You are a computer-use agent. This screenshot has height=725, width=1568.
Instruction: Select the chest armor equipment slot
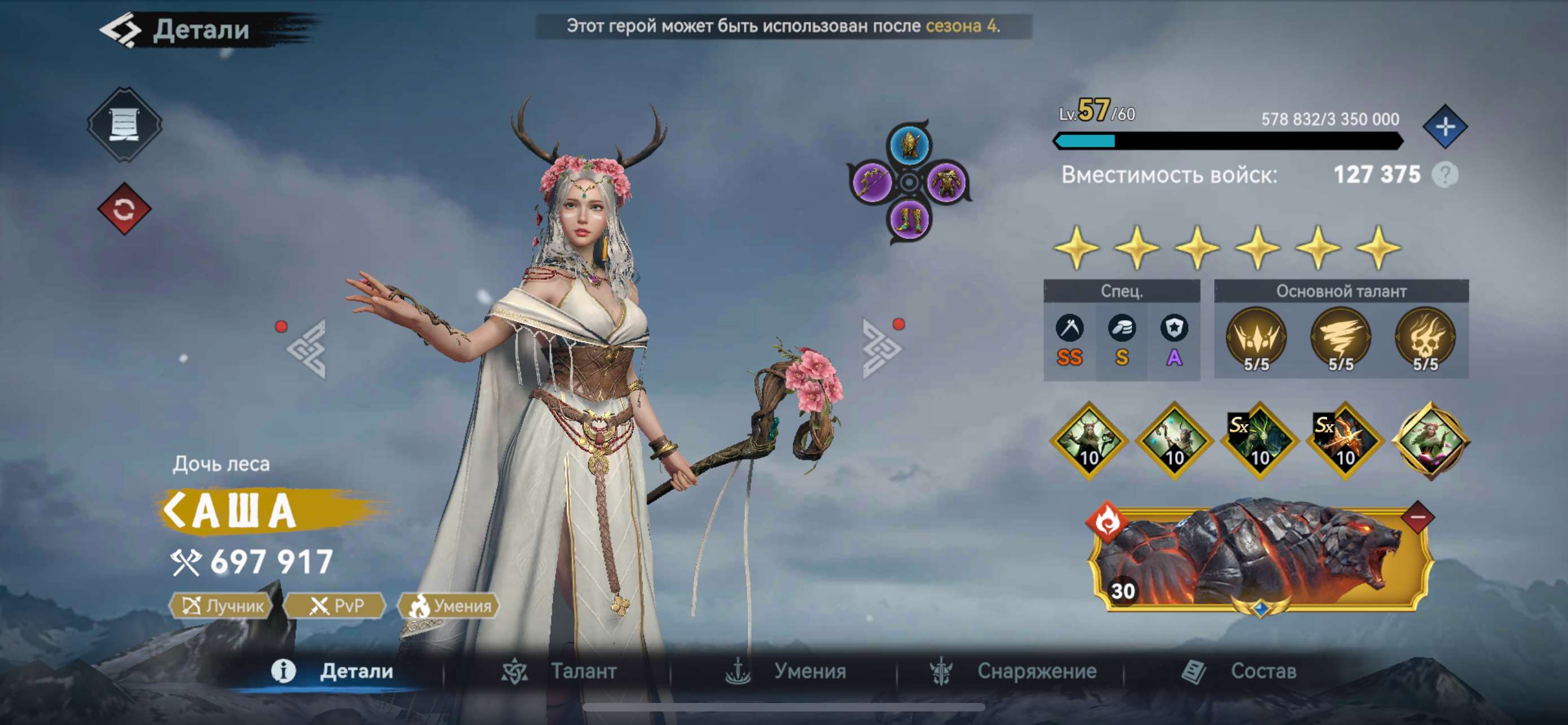[947, 181]
